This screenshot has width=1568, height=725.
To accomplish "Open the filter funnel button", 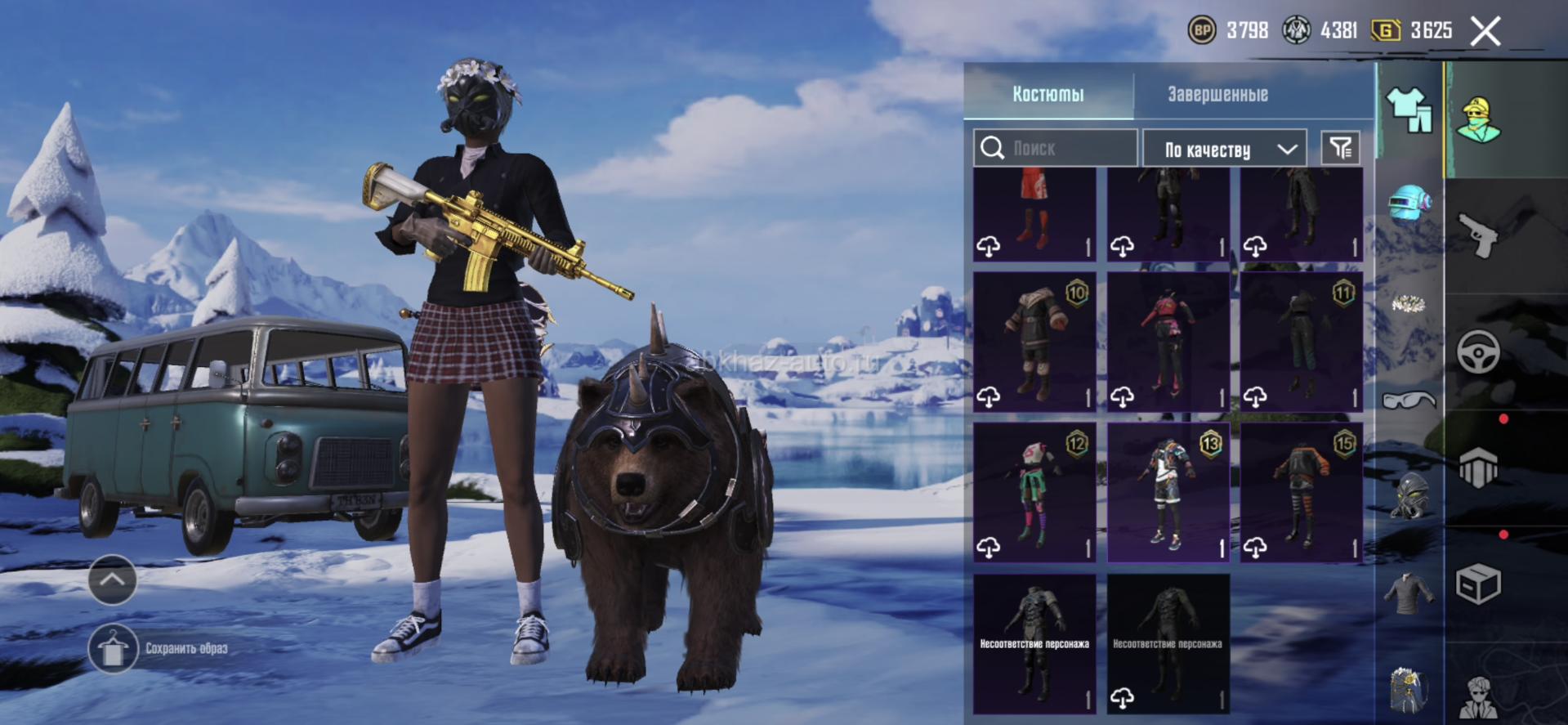I will tap(1341, 148).
